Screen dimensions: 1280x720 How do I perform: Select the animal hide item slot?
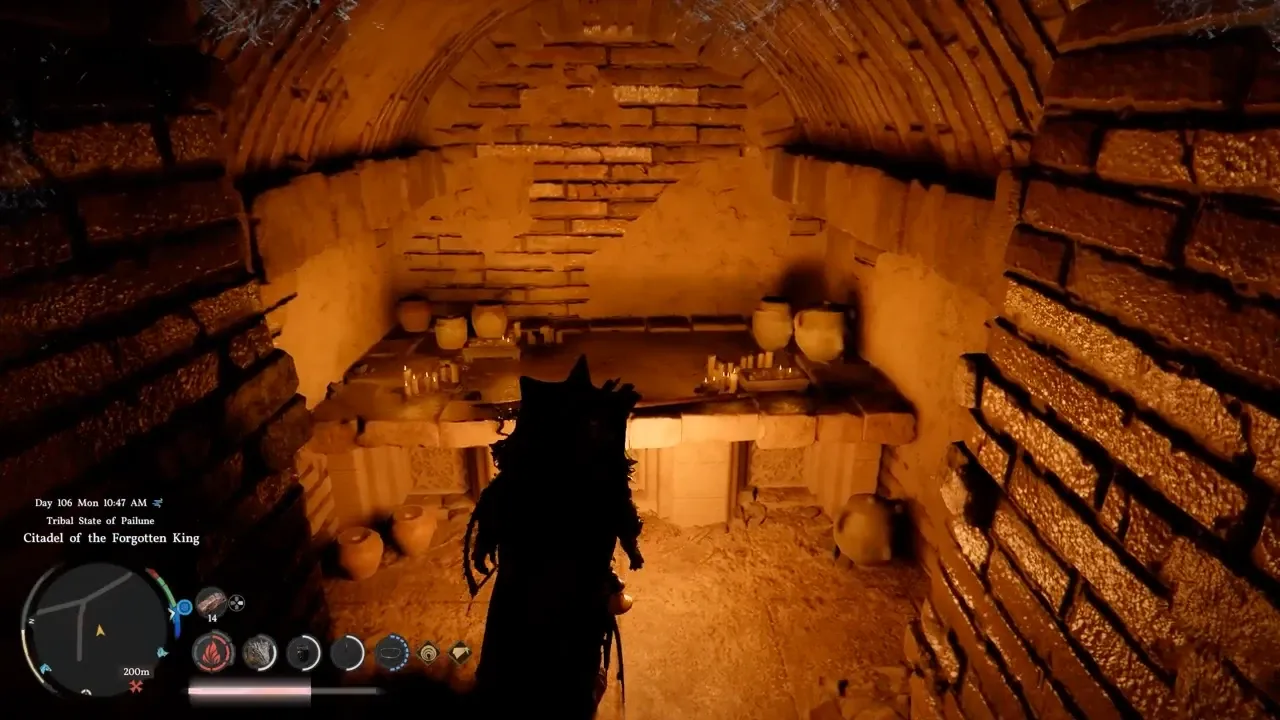pyautogui.click(x=260, y=652)
